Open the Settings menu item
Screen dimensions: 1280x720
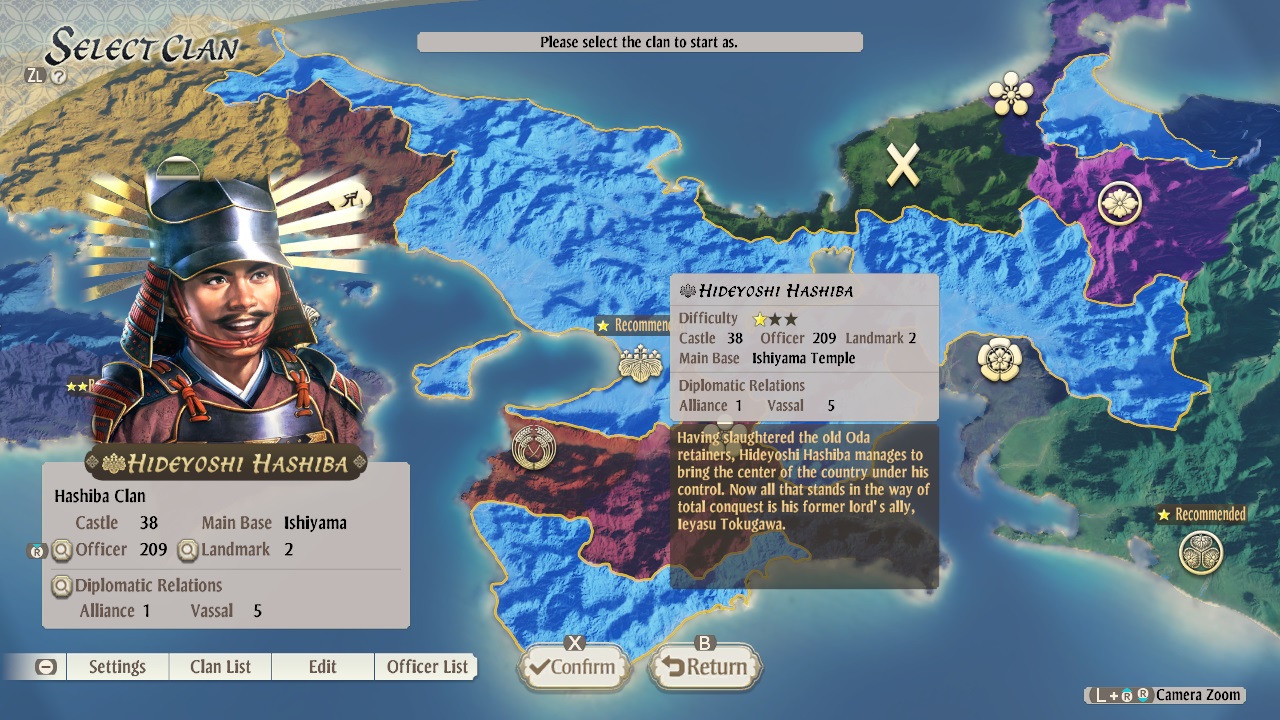[117, 666]
